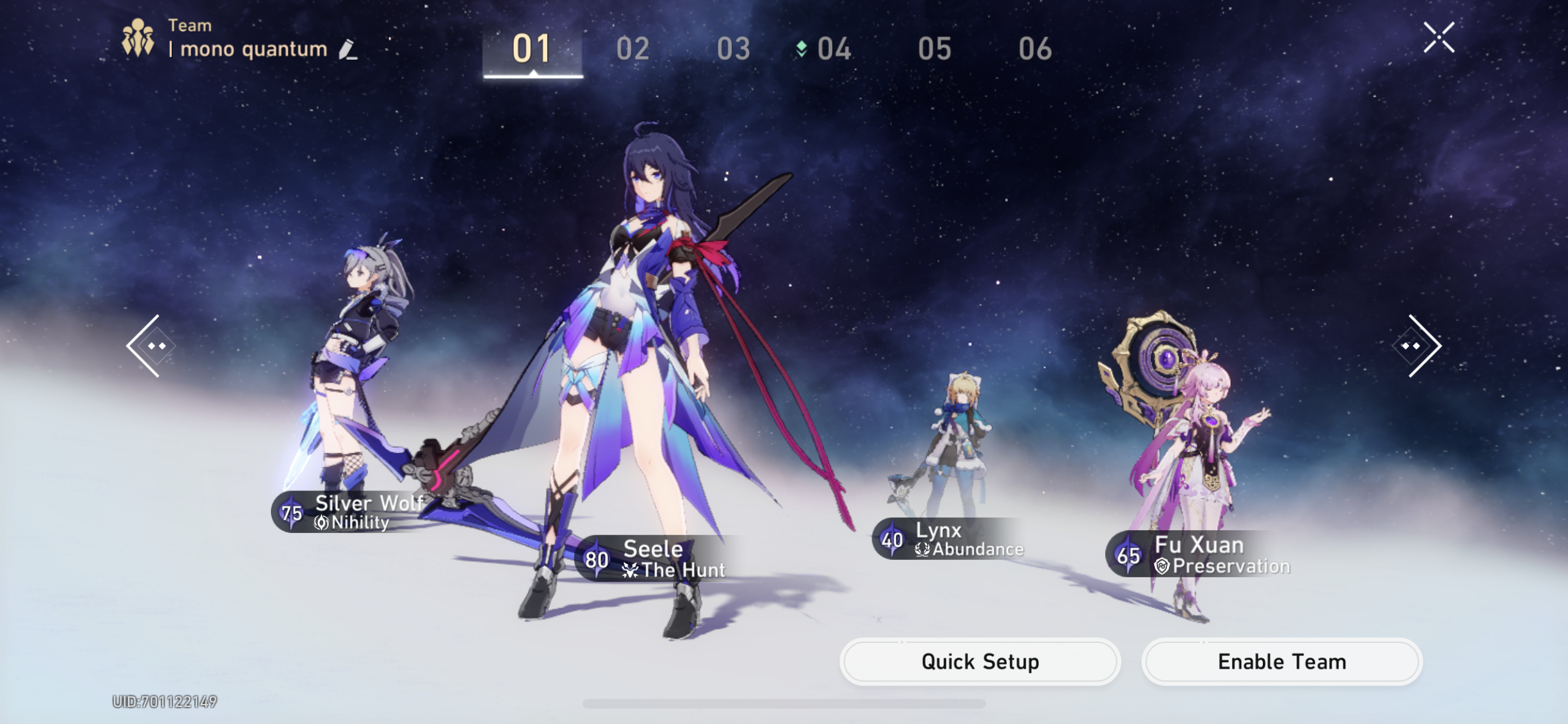Viewport: 1568px width, 724px height.
Task: Click the Nihility path icon under Silver Wolf
Action: tap(321, 523)
